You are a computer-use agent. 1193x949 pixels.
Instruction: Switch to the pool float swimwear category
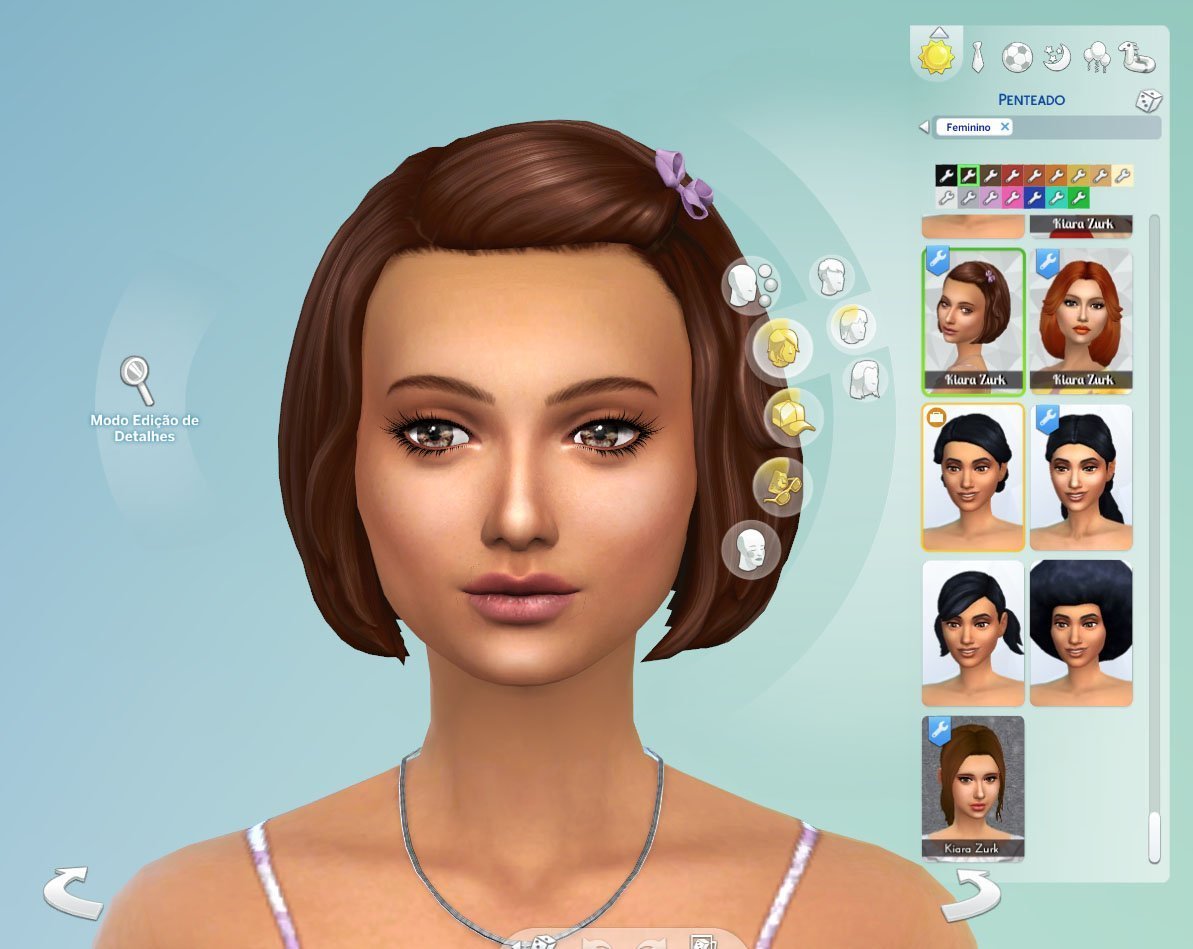pyautogui.click(x=1138, y=56)
